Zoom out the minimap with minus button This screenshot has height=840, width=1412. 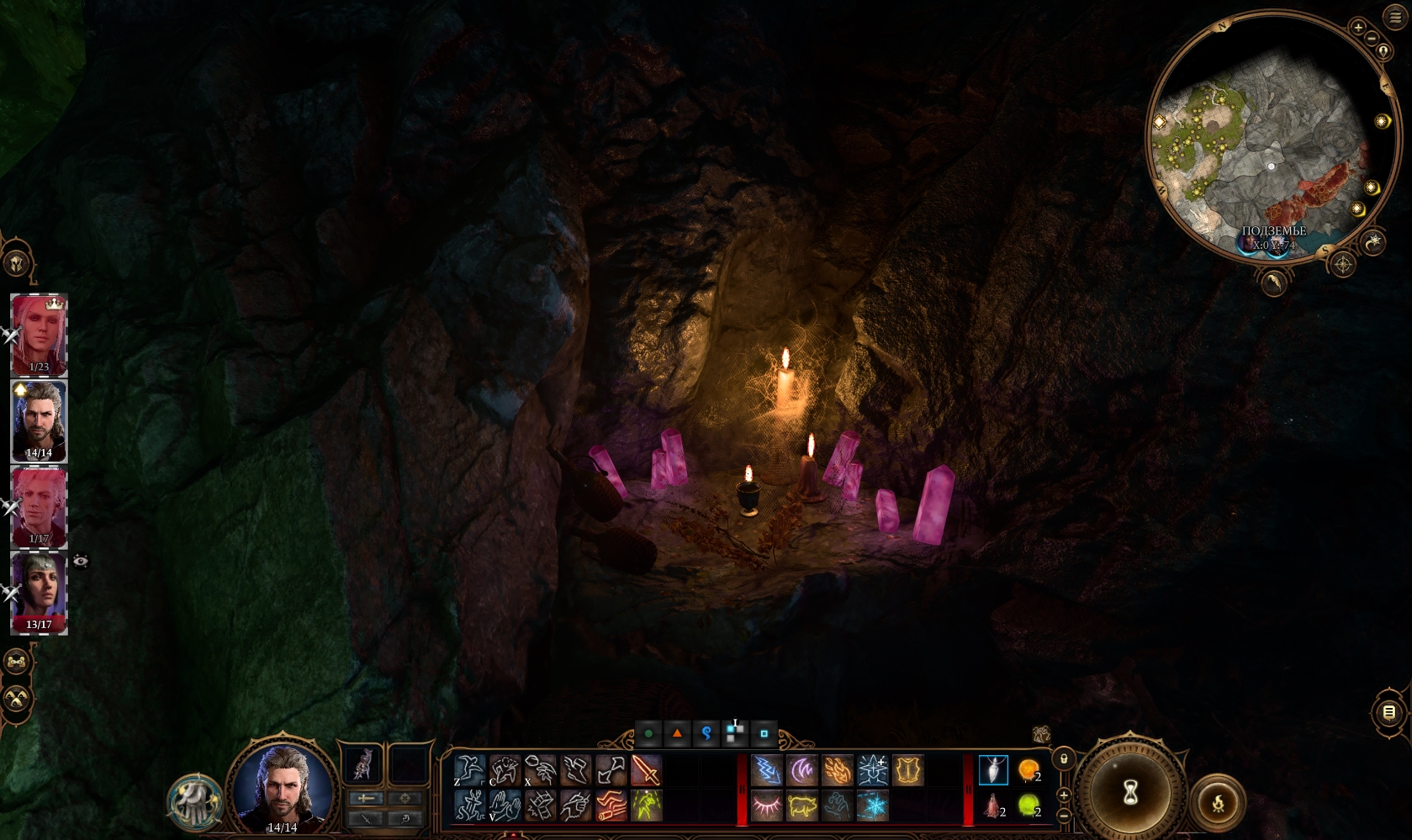[x=1372, y=39]
